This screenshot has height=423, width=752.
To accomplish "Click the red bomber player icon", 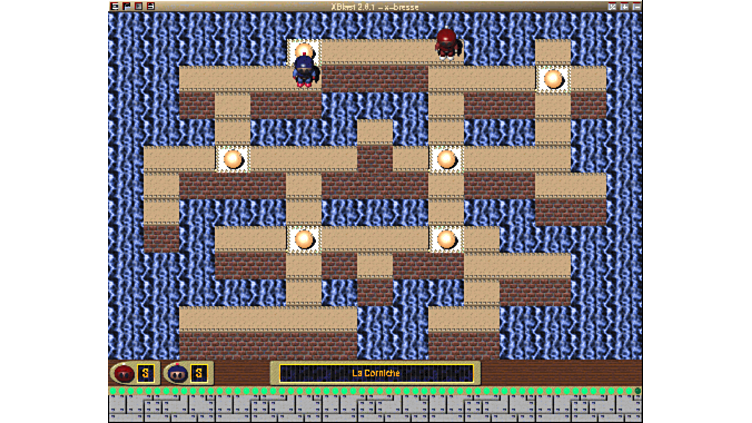I will pyautogui.click(x=123, y=373).
